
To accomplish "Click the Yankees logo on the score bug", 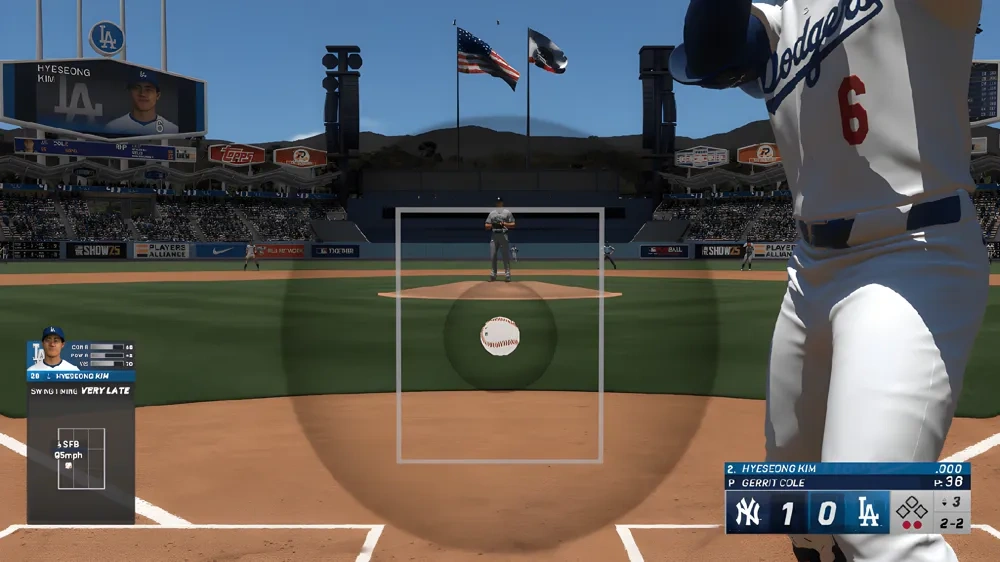I will point(748,512).
